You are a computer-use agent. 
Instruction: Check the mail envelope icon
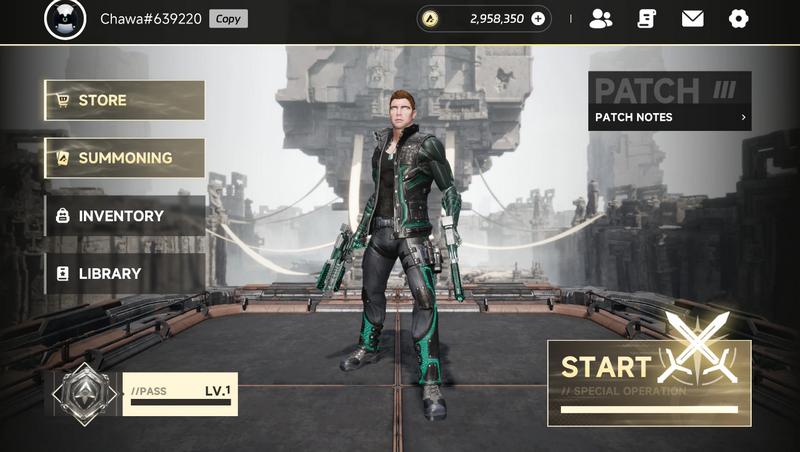692,18
